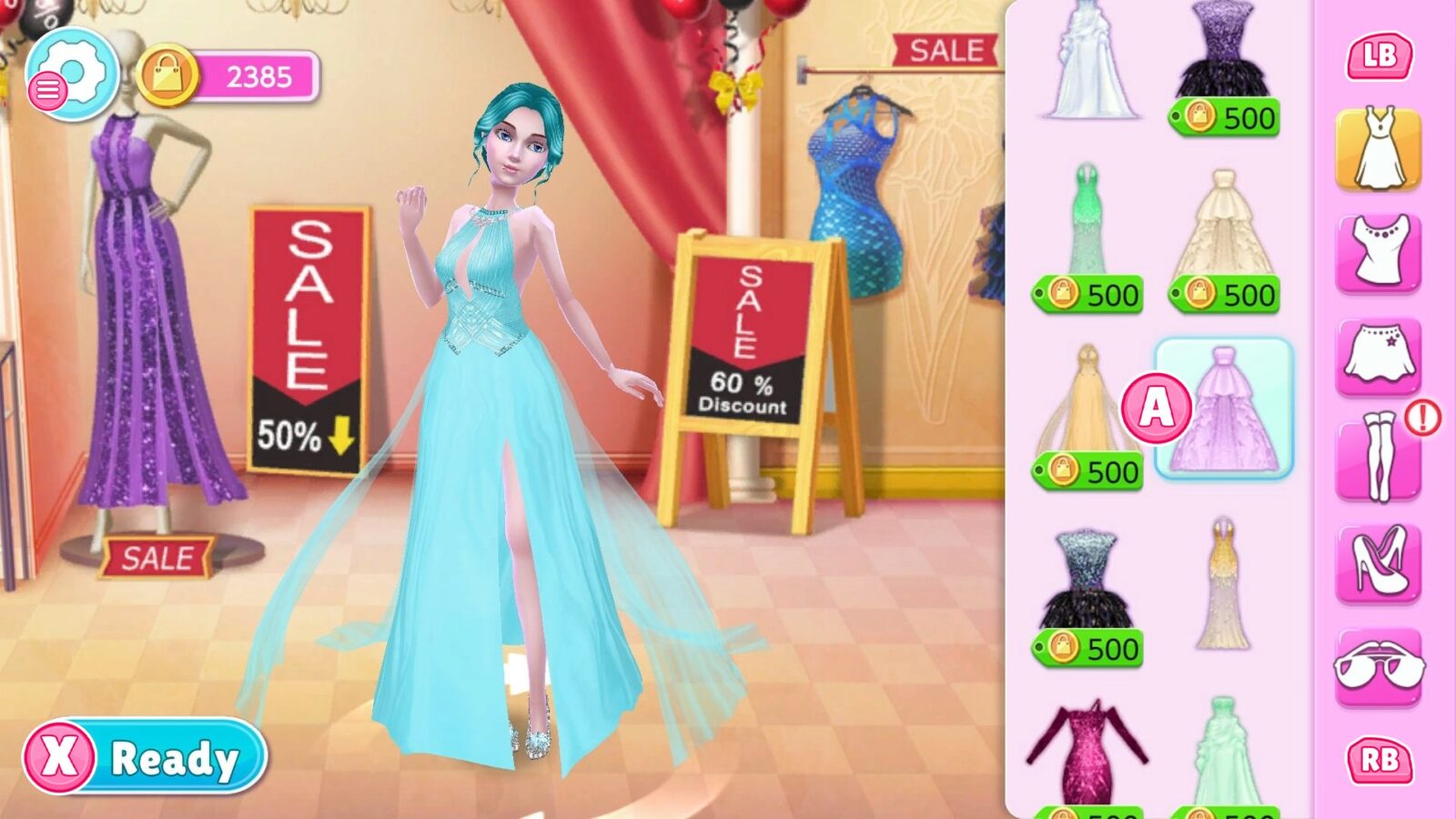Select the pink gown marked with A
This screenshot has height=819, width=1456.
click(1223, 409)
